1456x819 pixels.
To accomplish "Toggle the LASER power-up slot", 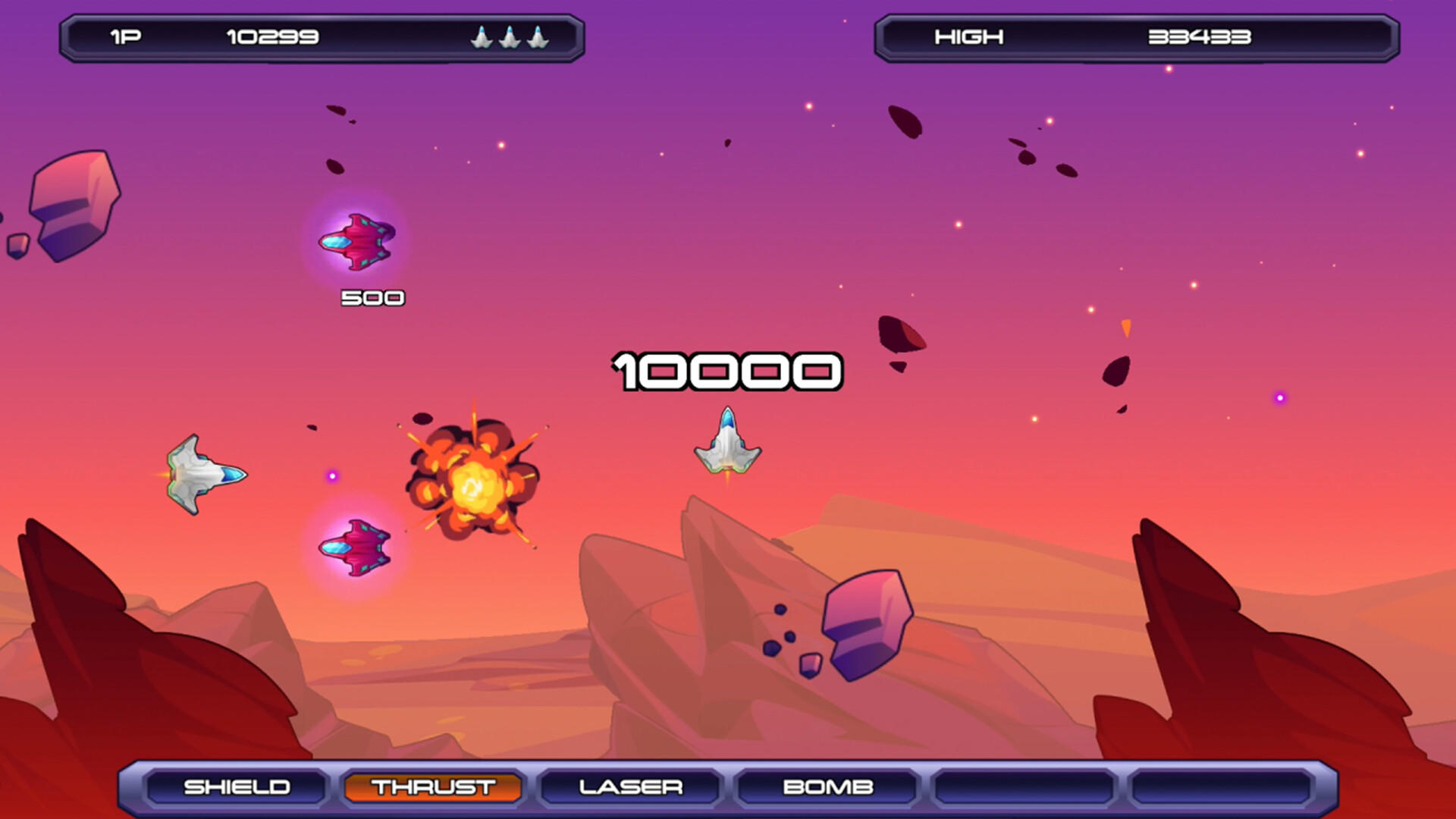I will (x=629, y=787).
